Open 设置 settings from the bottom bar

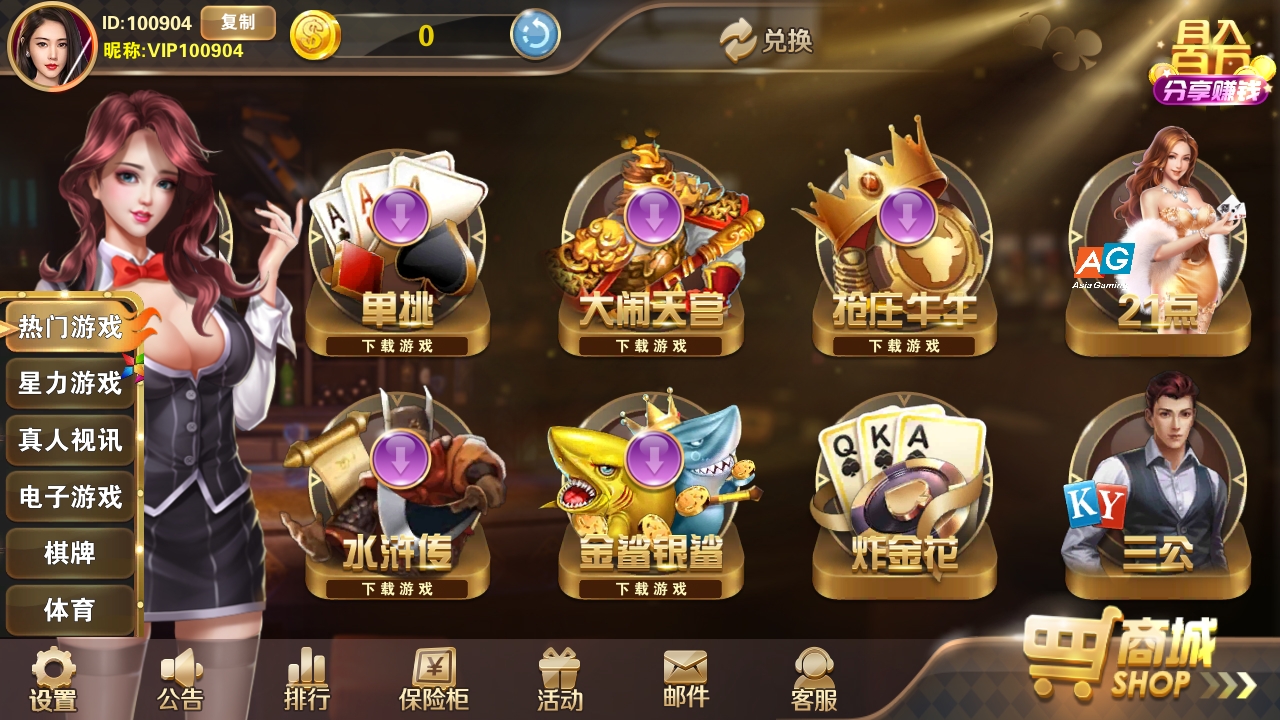tap(53, 681)
